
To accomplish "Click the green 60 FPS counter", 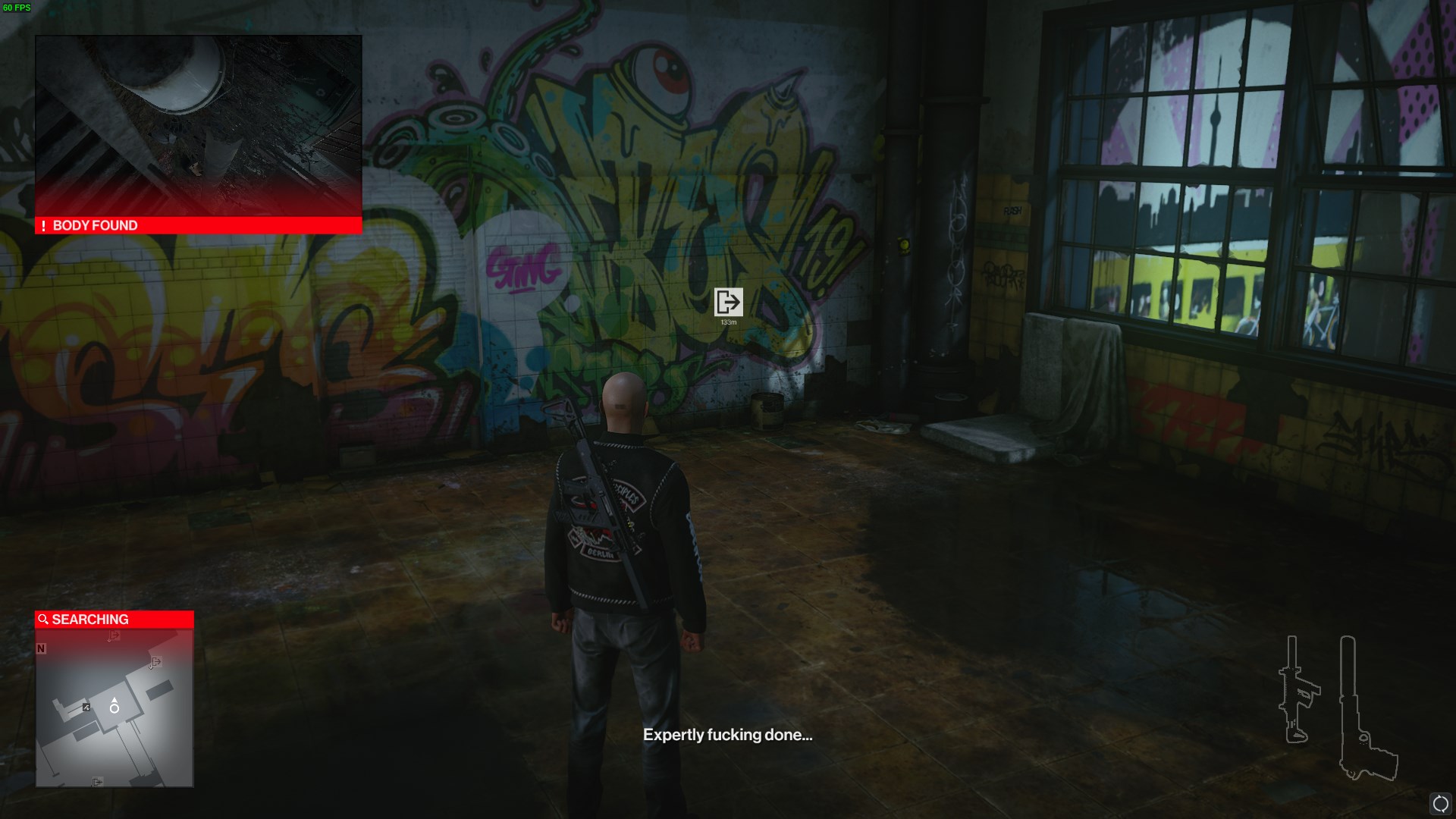I will 16,7.
